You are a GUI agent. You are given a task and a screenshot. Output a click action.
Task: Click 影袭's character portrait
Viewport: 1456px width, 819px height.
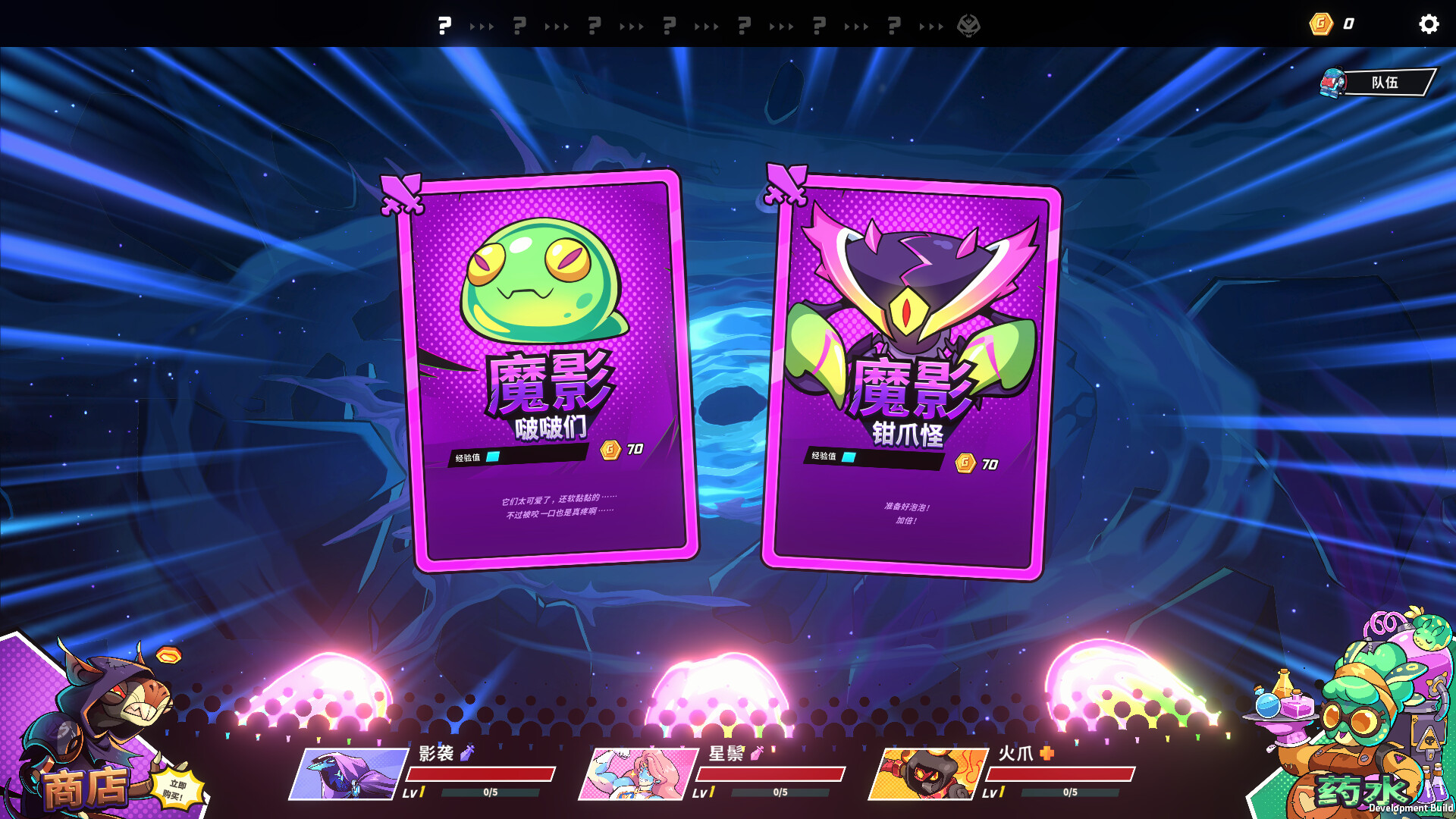pos(347,773)
